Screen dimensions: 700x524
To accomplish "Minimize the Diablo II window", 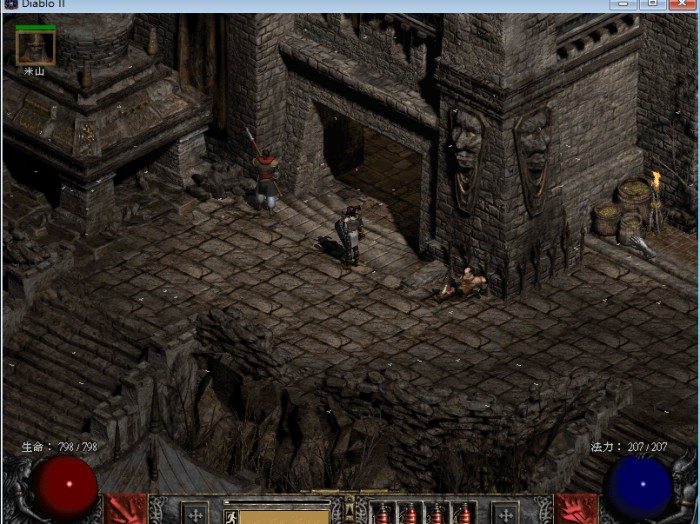I will point(623,5).
